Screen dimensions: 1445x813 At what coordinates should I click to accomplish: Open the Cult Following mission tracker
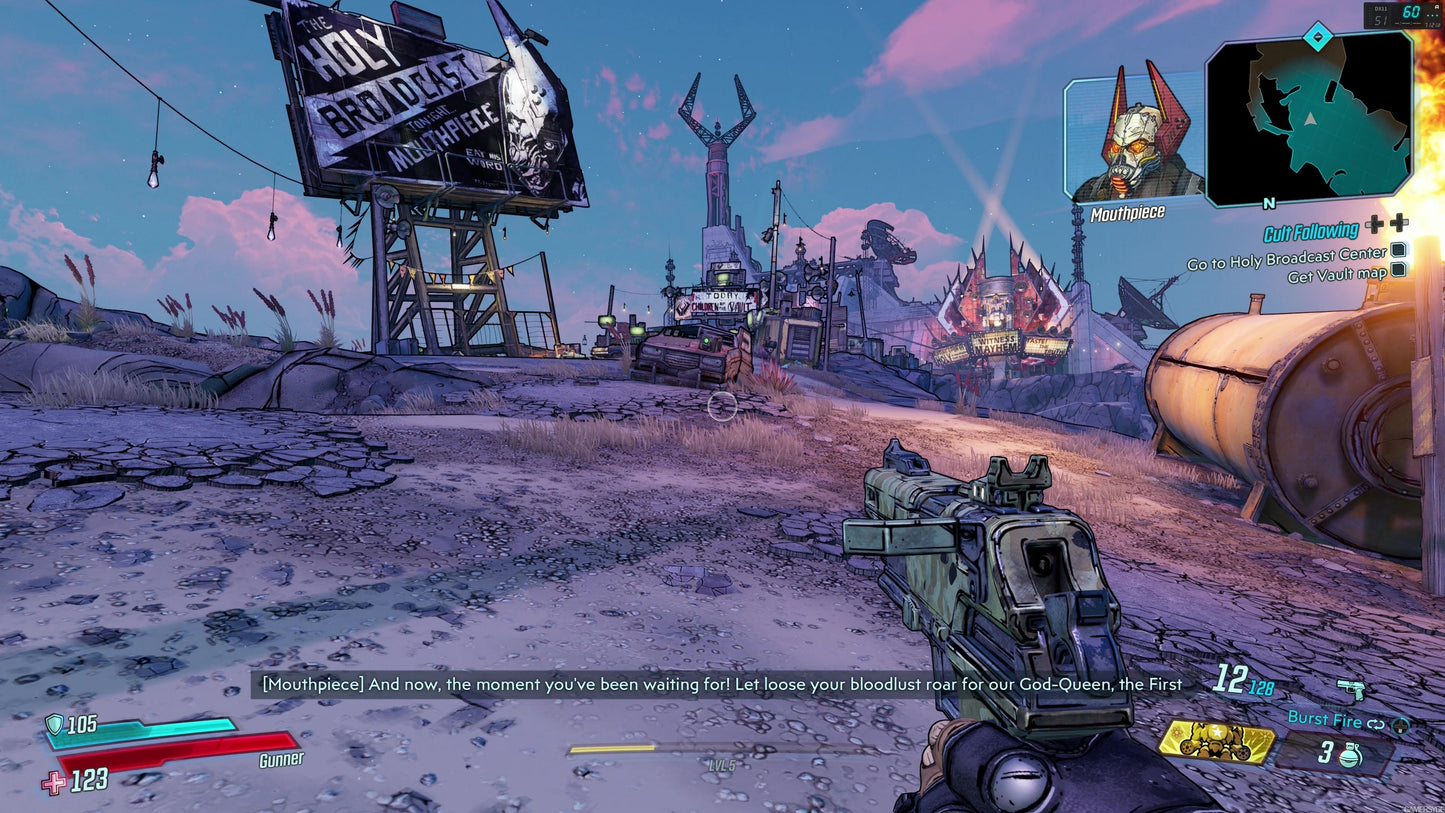1310,232
